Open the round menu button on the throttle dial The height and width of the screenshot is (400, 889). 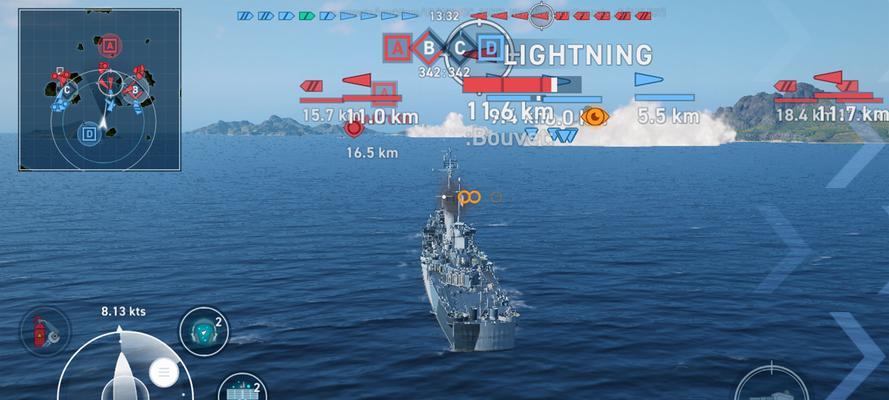coord(162,373)
